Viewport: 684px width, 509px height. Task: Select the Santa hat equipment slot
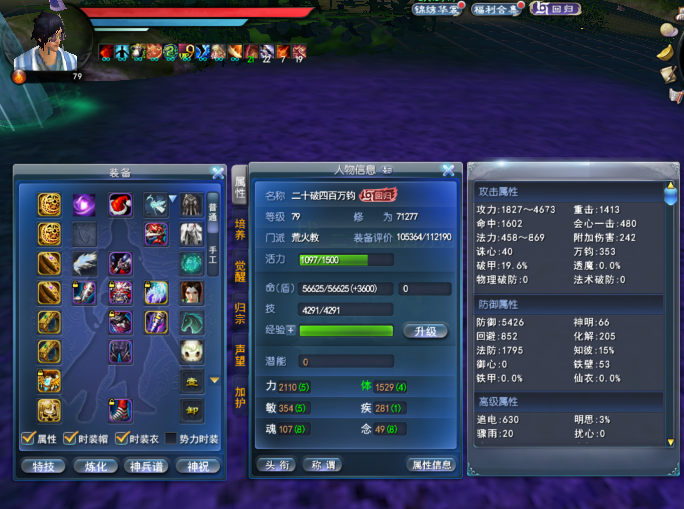coord(121,205)
